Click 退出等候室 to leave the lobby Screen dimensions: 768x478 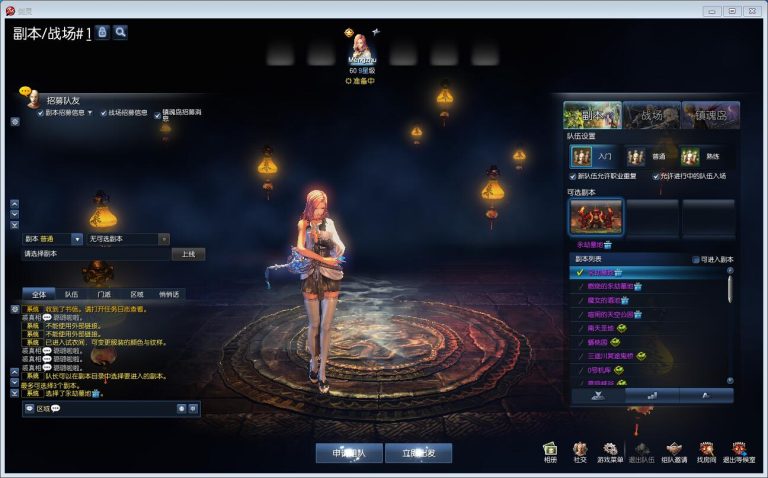point(738,453)
